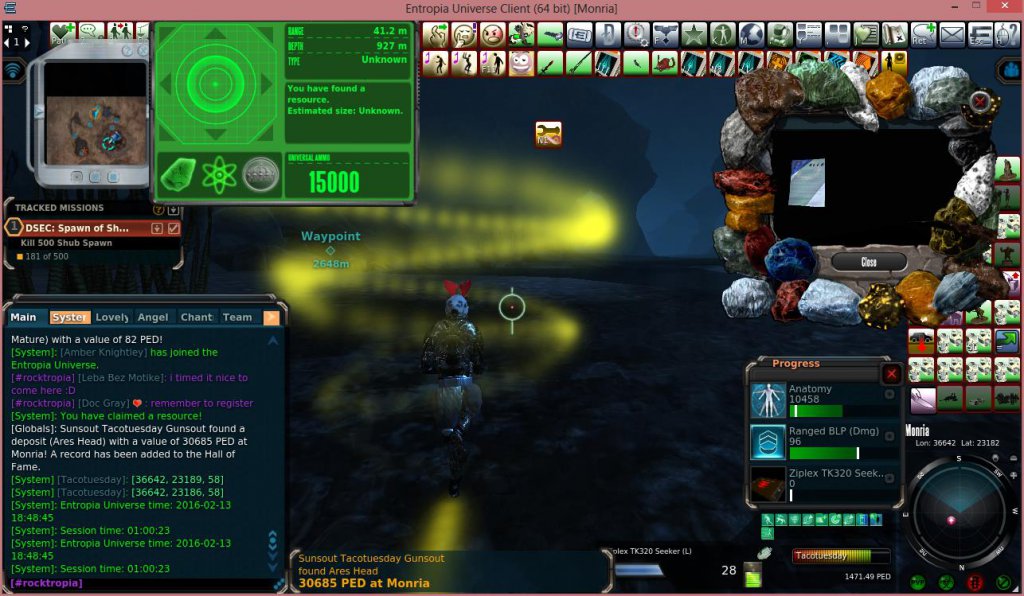Click the angry red face emote
The height and width of the screenshot is (596, 1024).
click(492, 35)
